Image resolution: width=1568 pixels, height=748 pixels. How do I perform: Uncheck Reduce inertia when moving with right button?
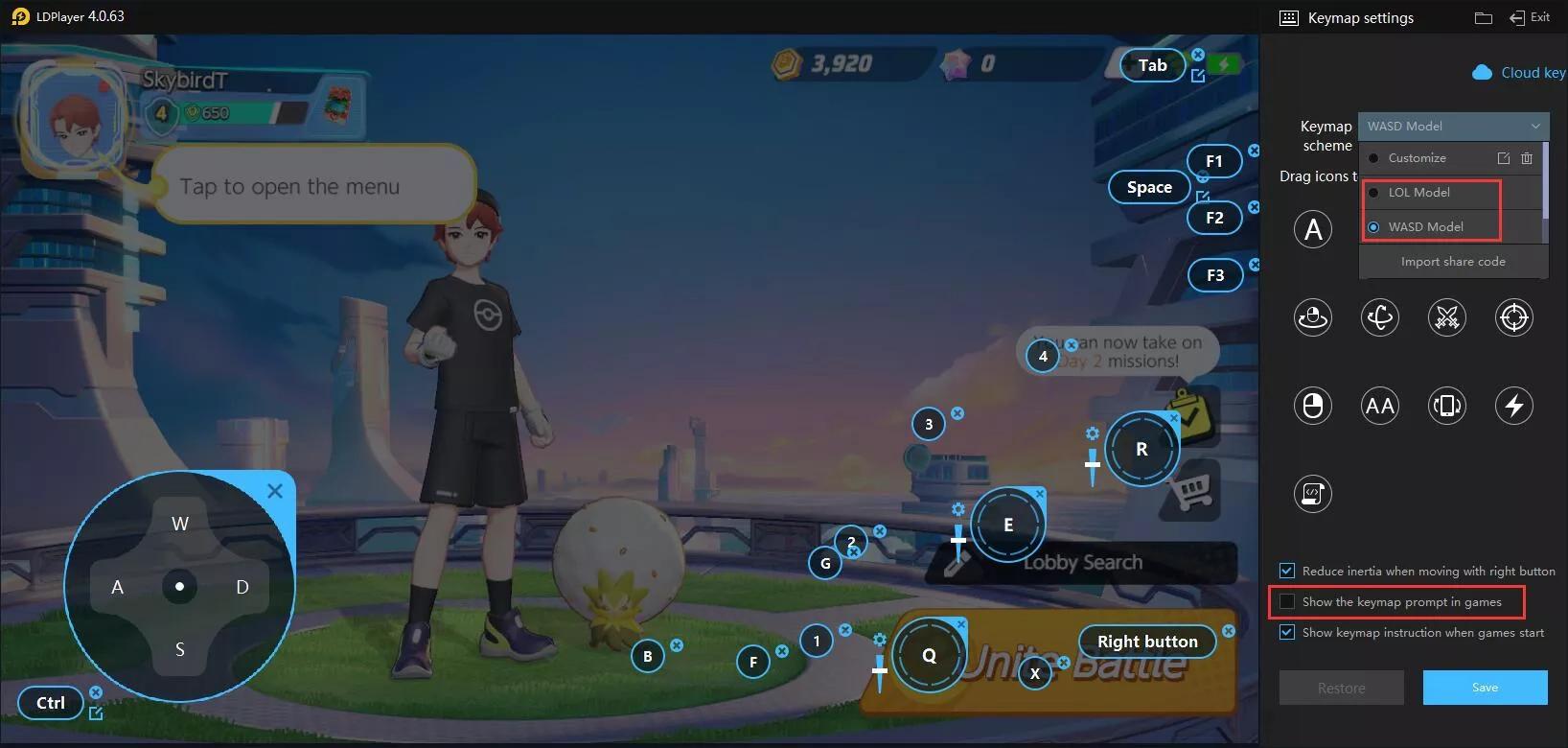click(x=1285, y=570)
